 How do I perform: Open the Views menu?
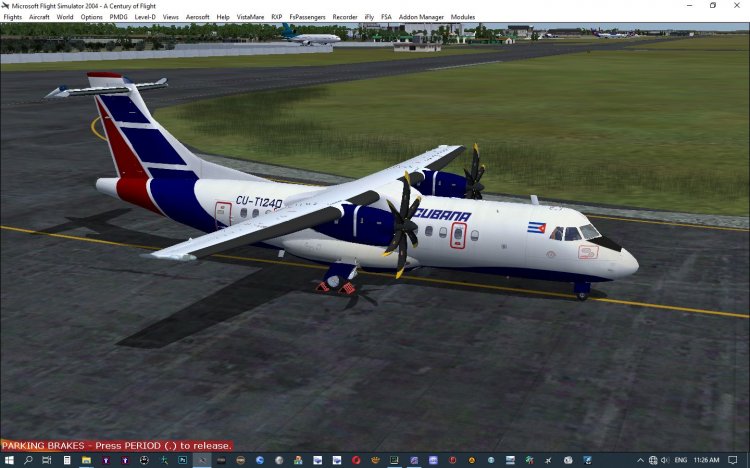point(170,17)
